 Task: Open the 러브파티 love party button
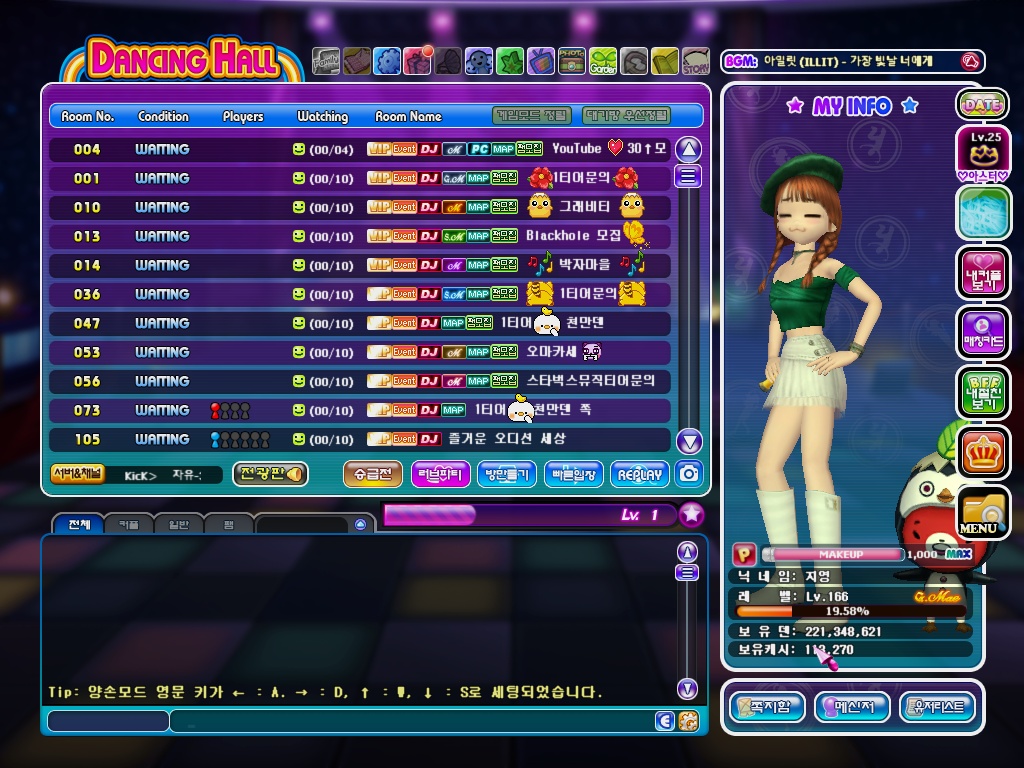[x=440, y=474]
